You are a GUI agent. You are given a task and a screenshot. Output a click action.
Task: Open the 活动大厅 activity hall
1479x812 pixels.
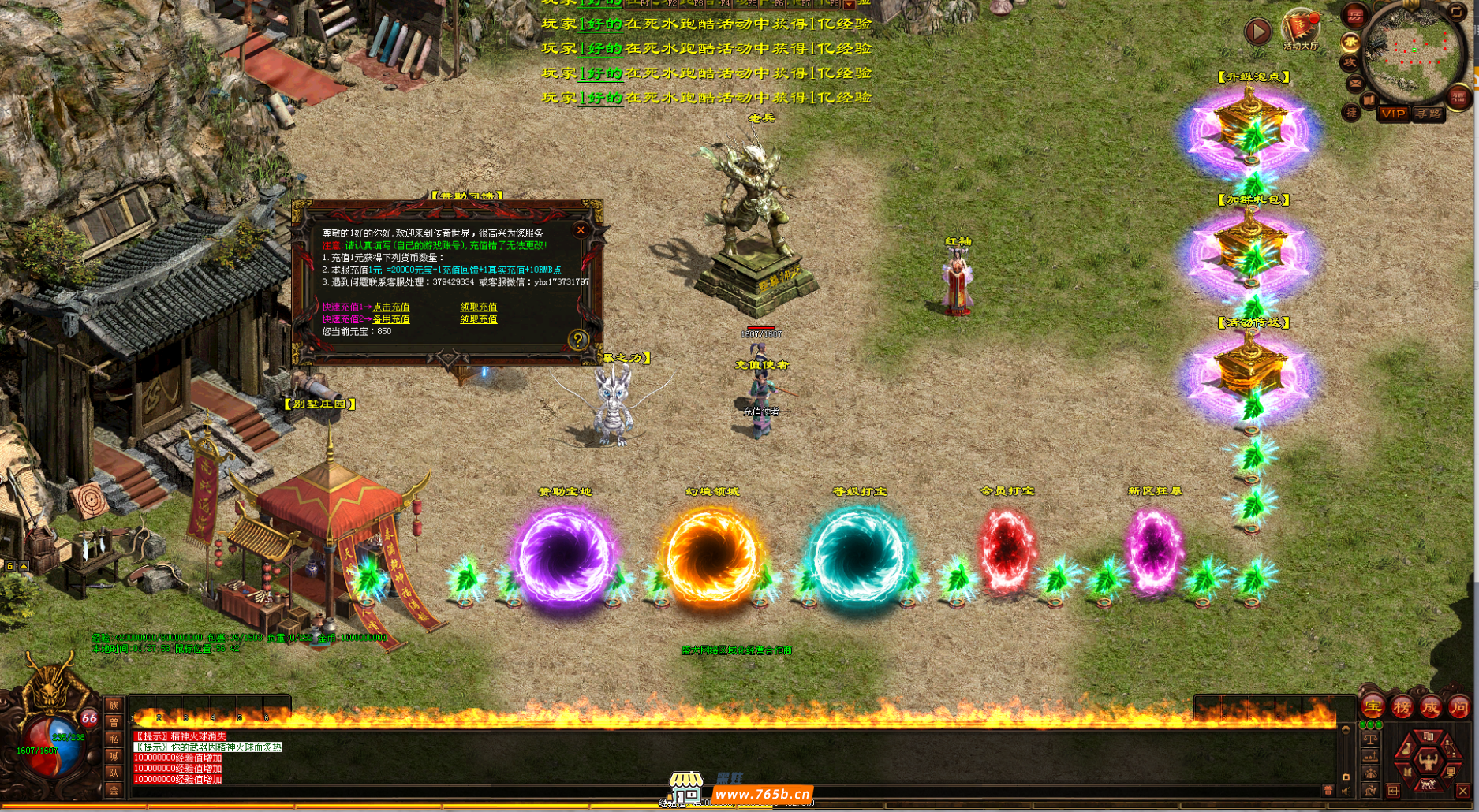1300,30
